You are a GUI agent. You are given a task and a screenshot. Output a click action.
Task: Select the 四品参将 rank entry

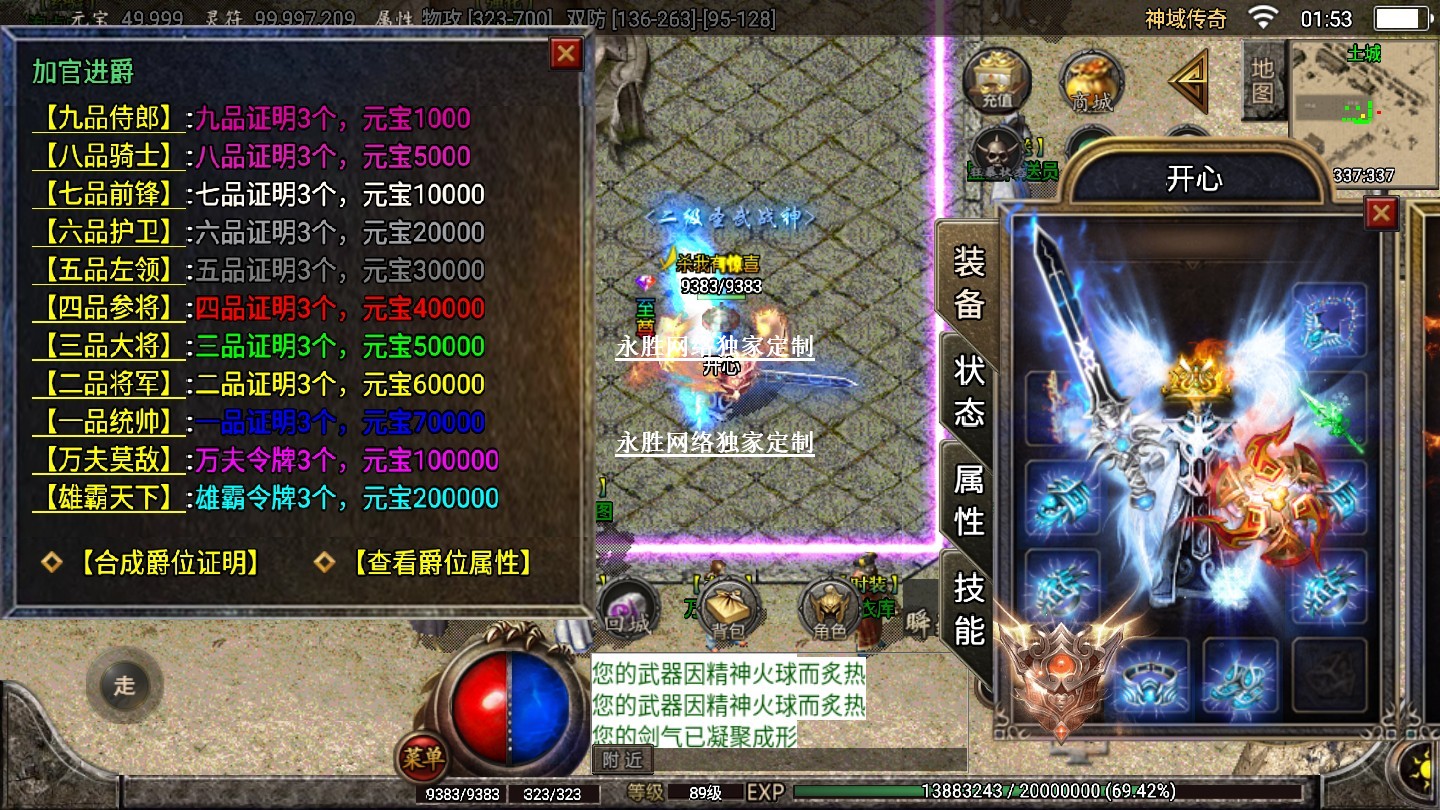109,308
